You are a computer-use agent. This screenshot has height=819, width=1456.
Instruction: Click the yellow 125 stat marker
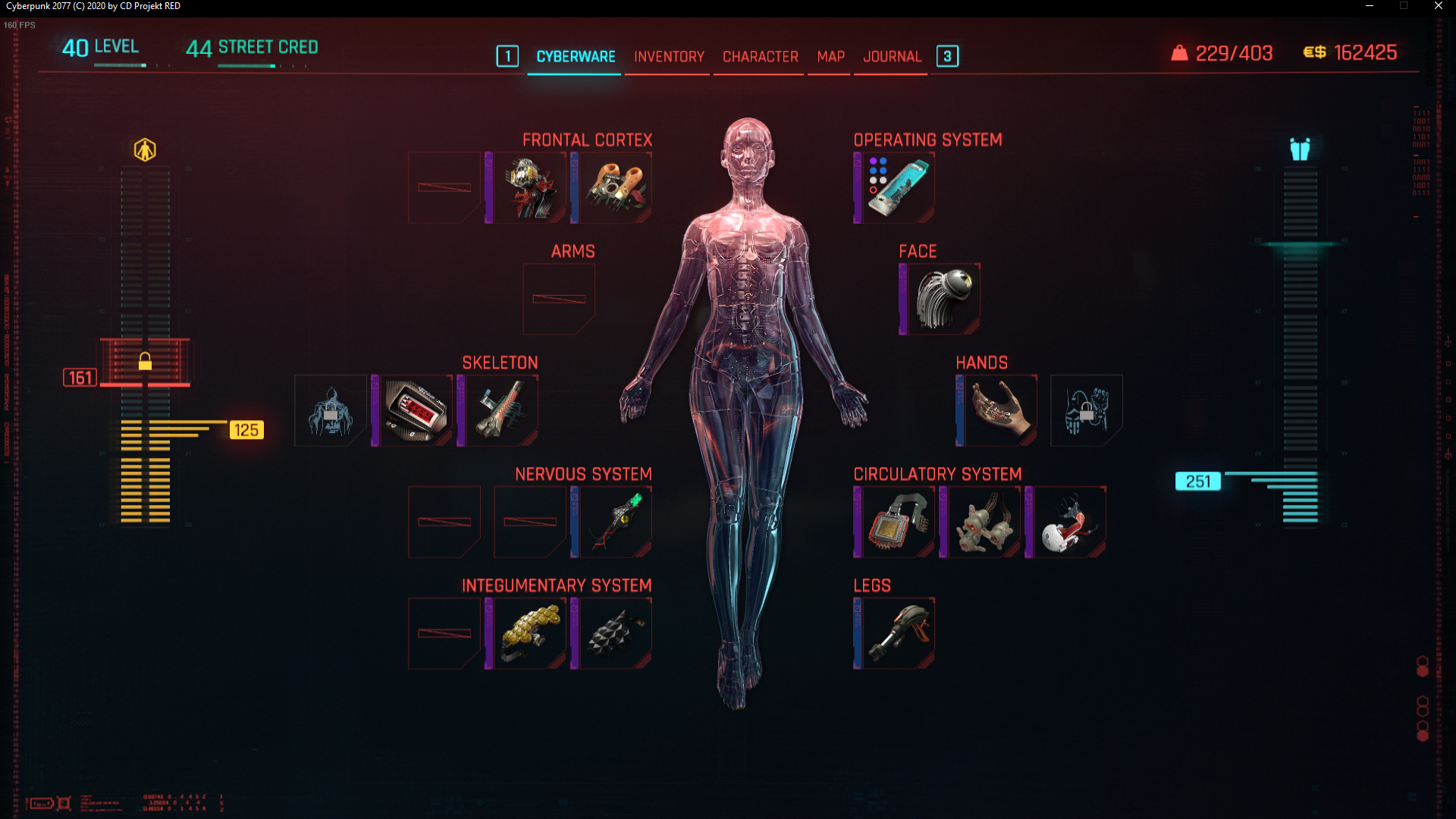click(246, 430)
